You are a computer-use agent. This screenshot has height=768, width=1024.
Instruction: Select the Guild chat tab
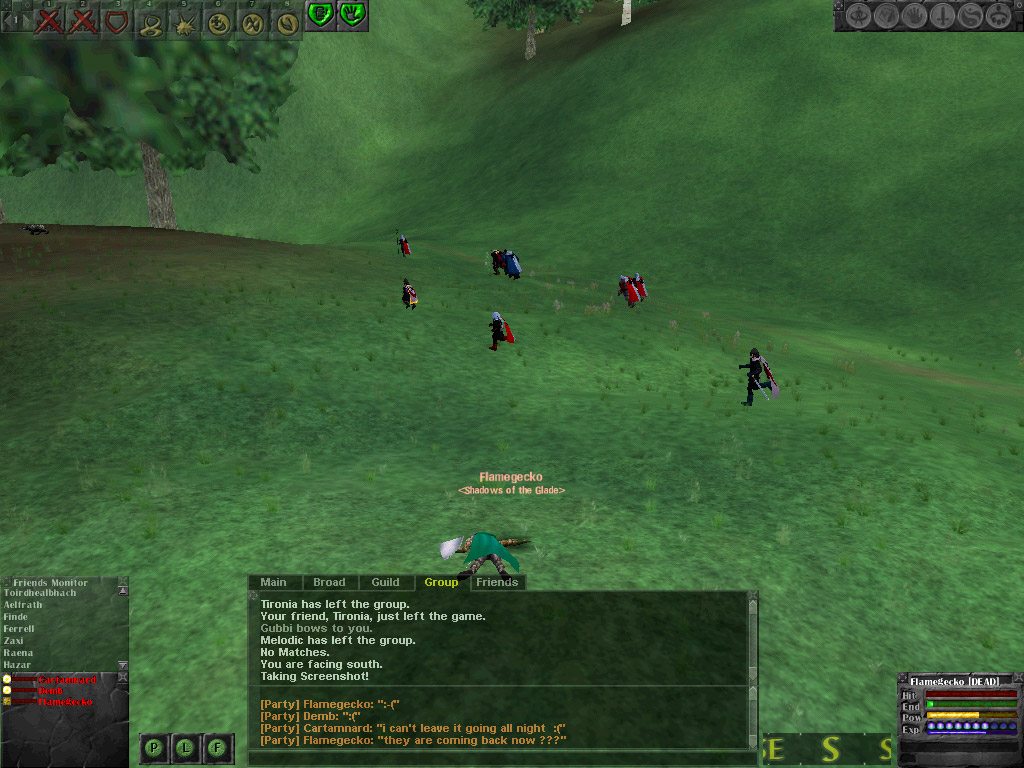coord(385,582)
